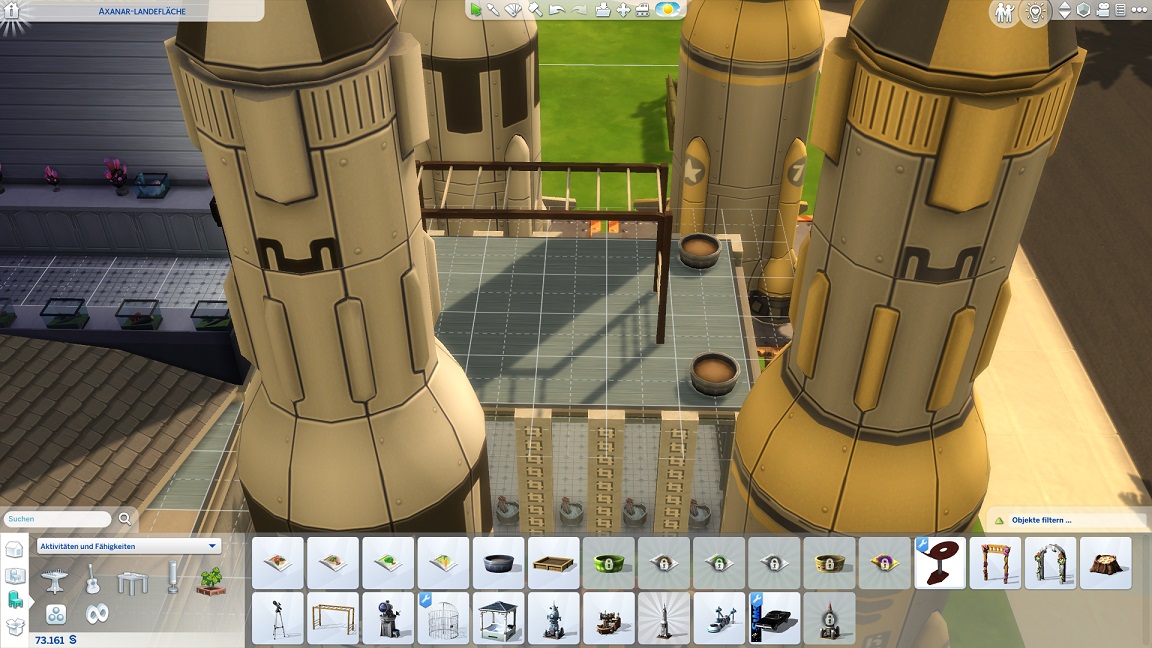Open the Objekte filtern panel
Image resolution: width=1152 pixels, height=648 pixels.
[x=1066, y=520]
